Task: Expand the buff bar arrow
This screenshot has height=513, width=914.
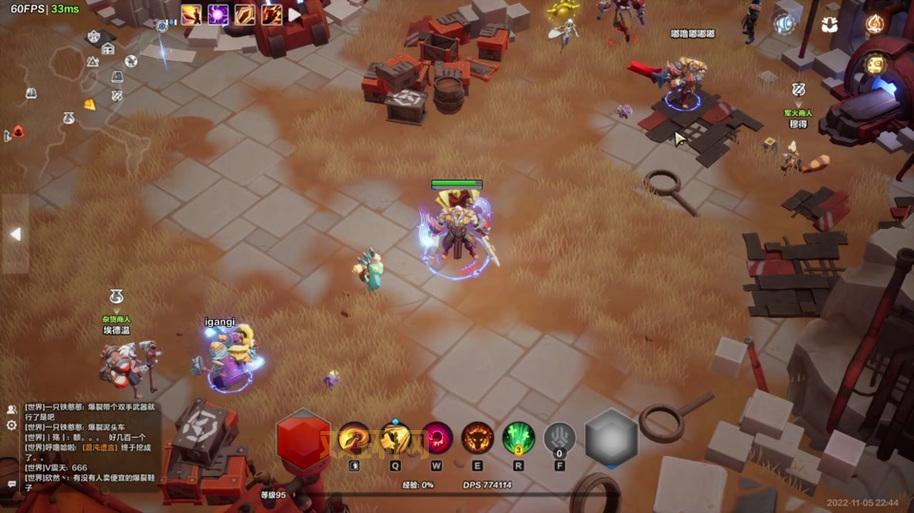Action: [295, 15]
